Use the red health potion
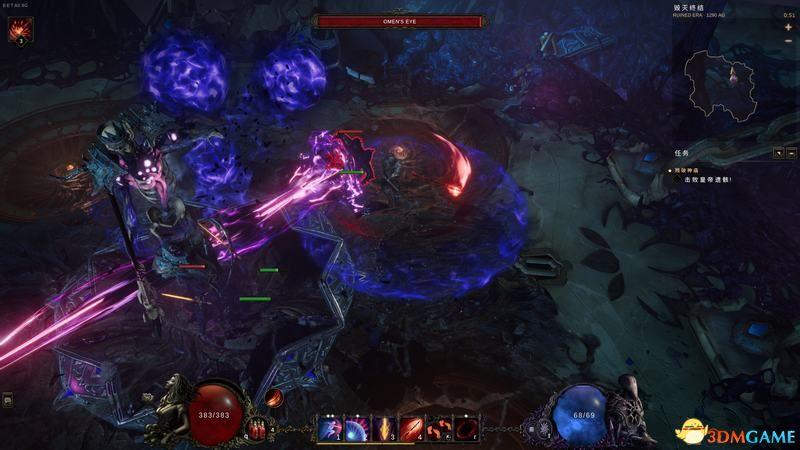The height and width of the screenshot is (450, 800). point(258,428)
